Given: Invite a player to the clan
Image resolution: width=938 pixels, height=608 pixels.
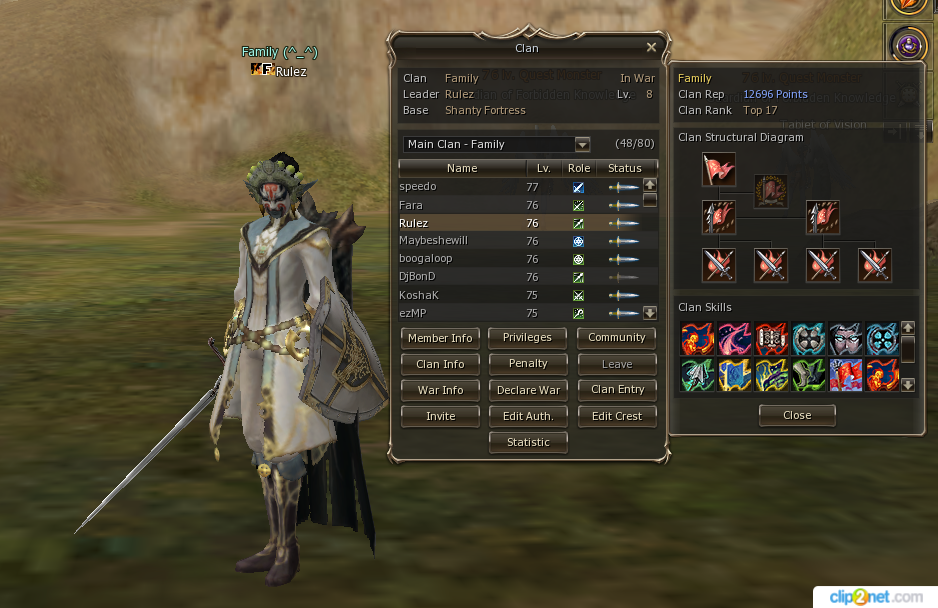Looking at the screenshot, I should point(440,416).
